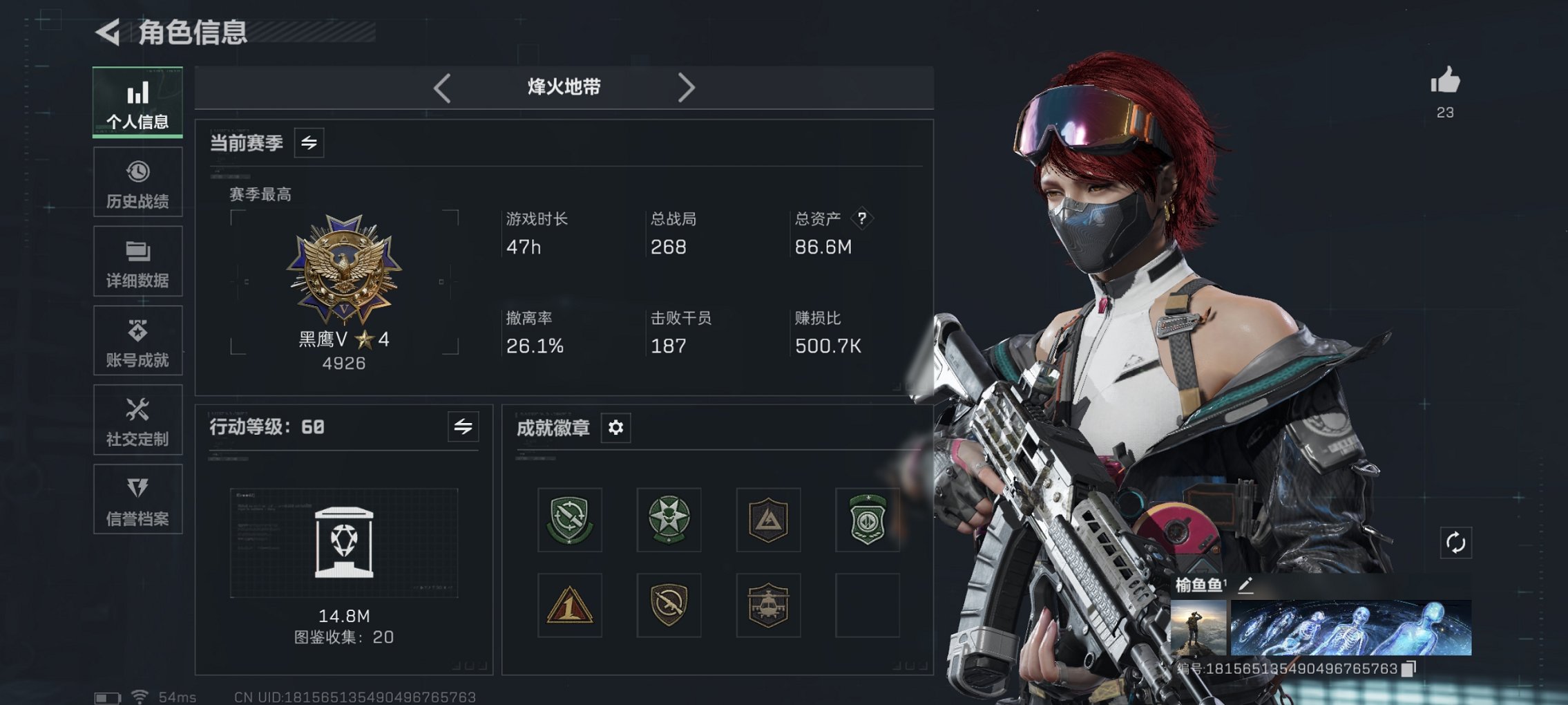Toggle the 行动等级 display switcher
The image size is (1568, 705).
tap(463, 427)
